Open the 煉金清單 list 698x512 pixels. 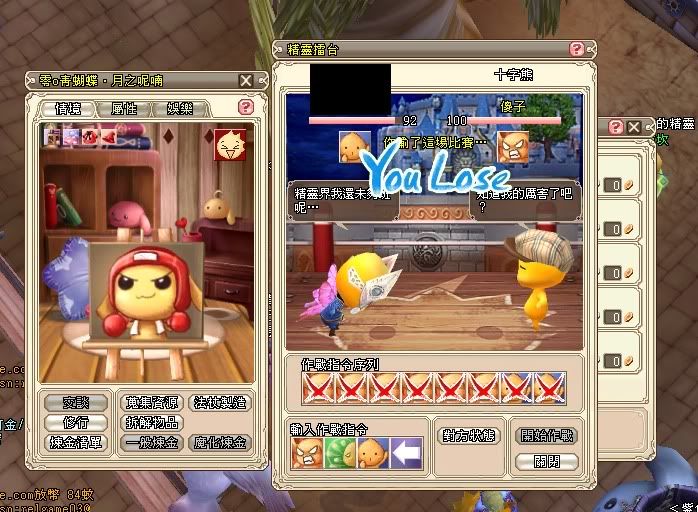click(76, 442)
